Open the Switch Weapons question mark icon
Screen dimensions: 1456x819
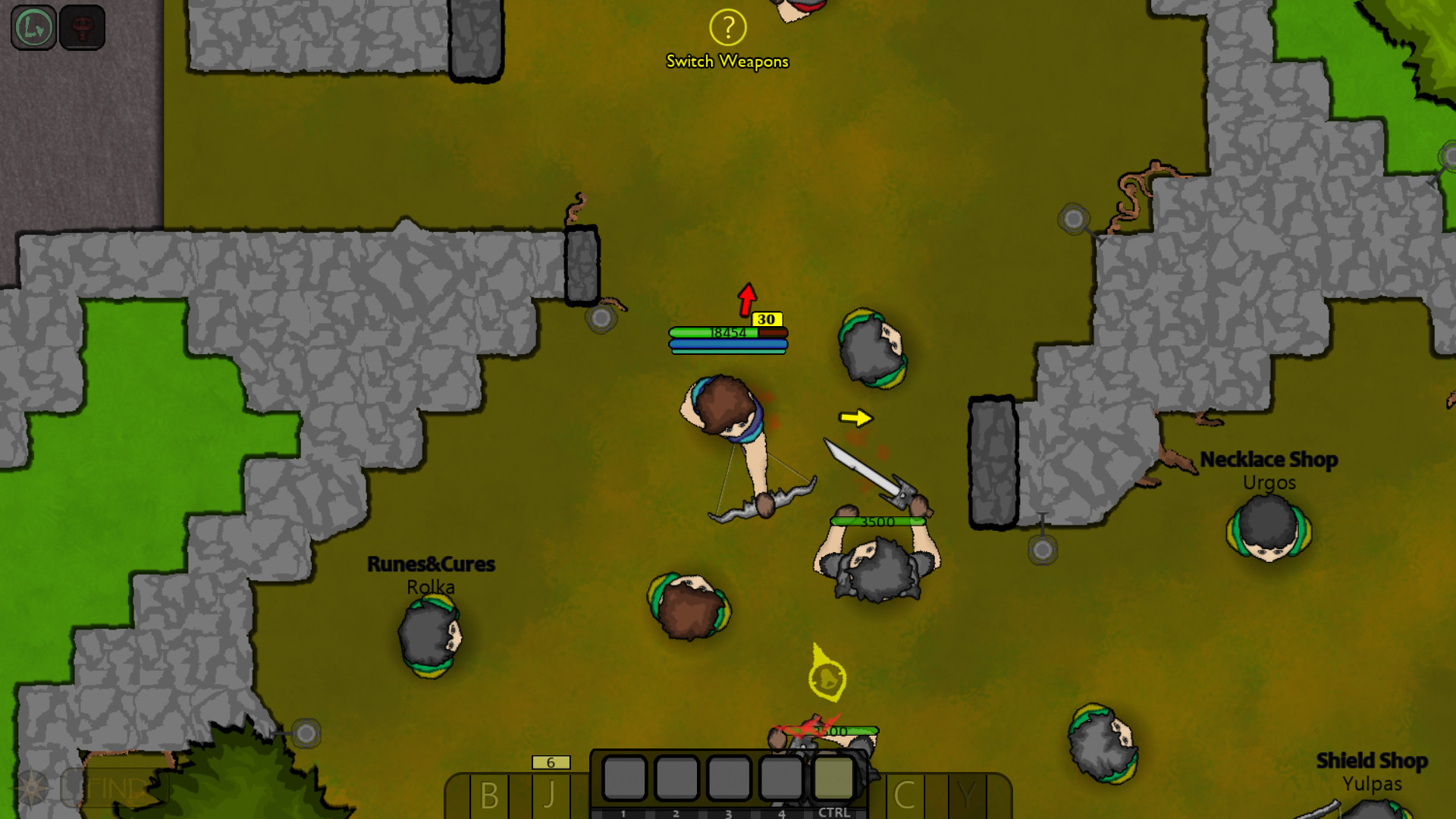[727, 28]
